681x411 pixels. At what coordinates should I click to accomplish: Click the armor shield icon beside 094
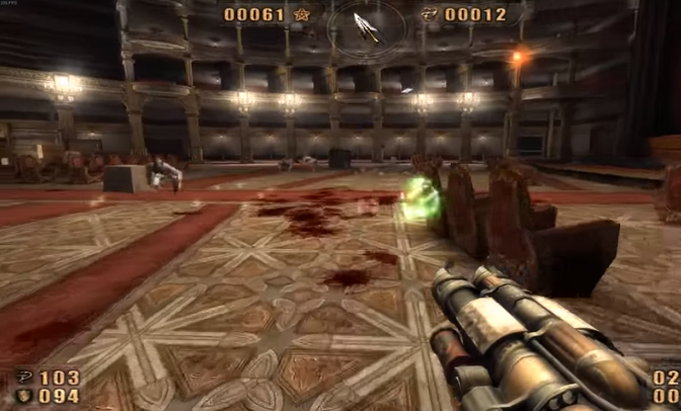pos(22,395)
